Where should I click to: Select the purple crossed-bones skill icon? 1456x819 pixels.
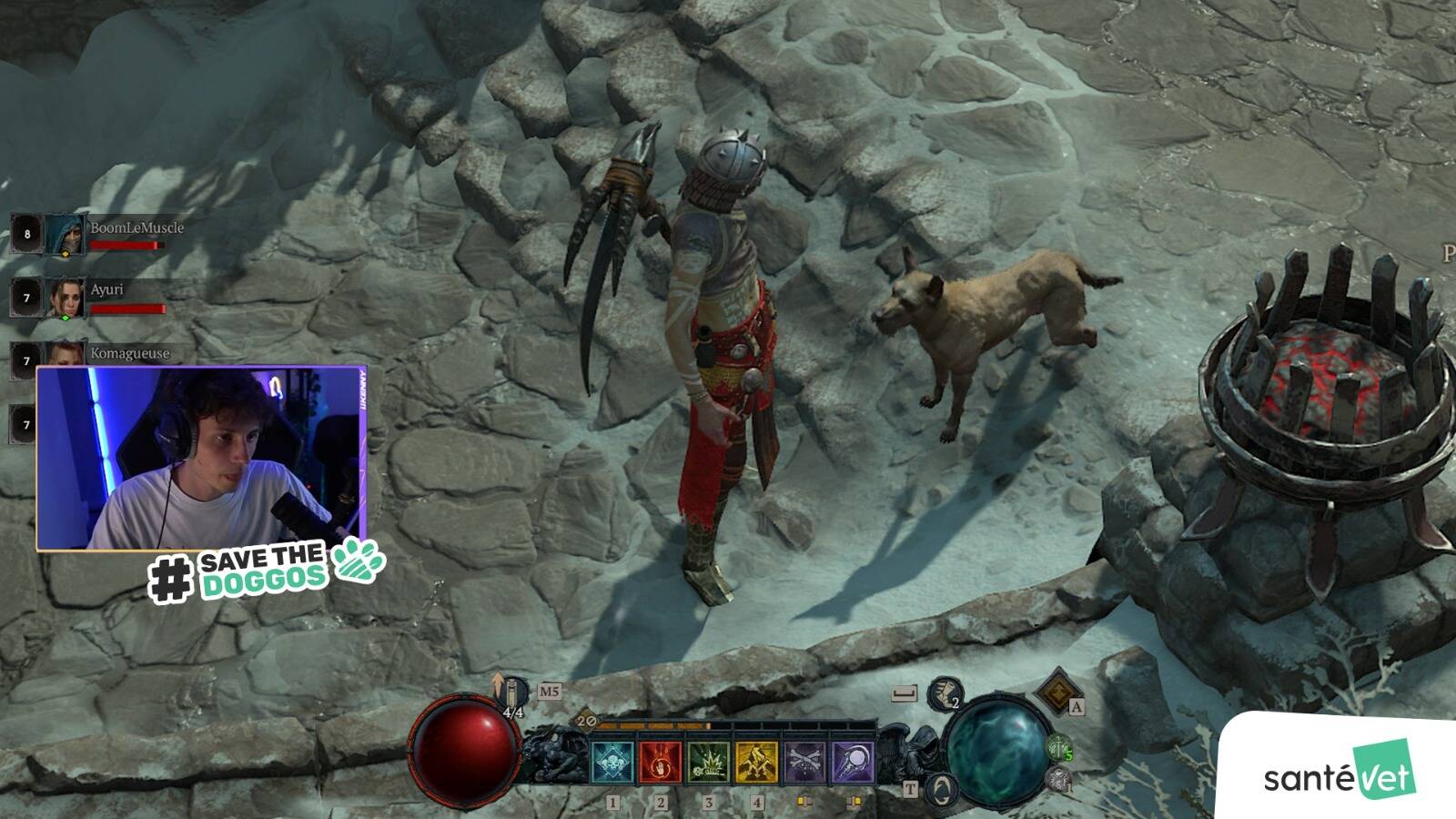point(804,762)
